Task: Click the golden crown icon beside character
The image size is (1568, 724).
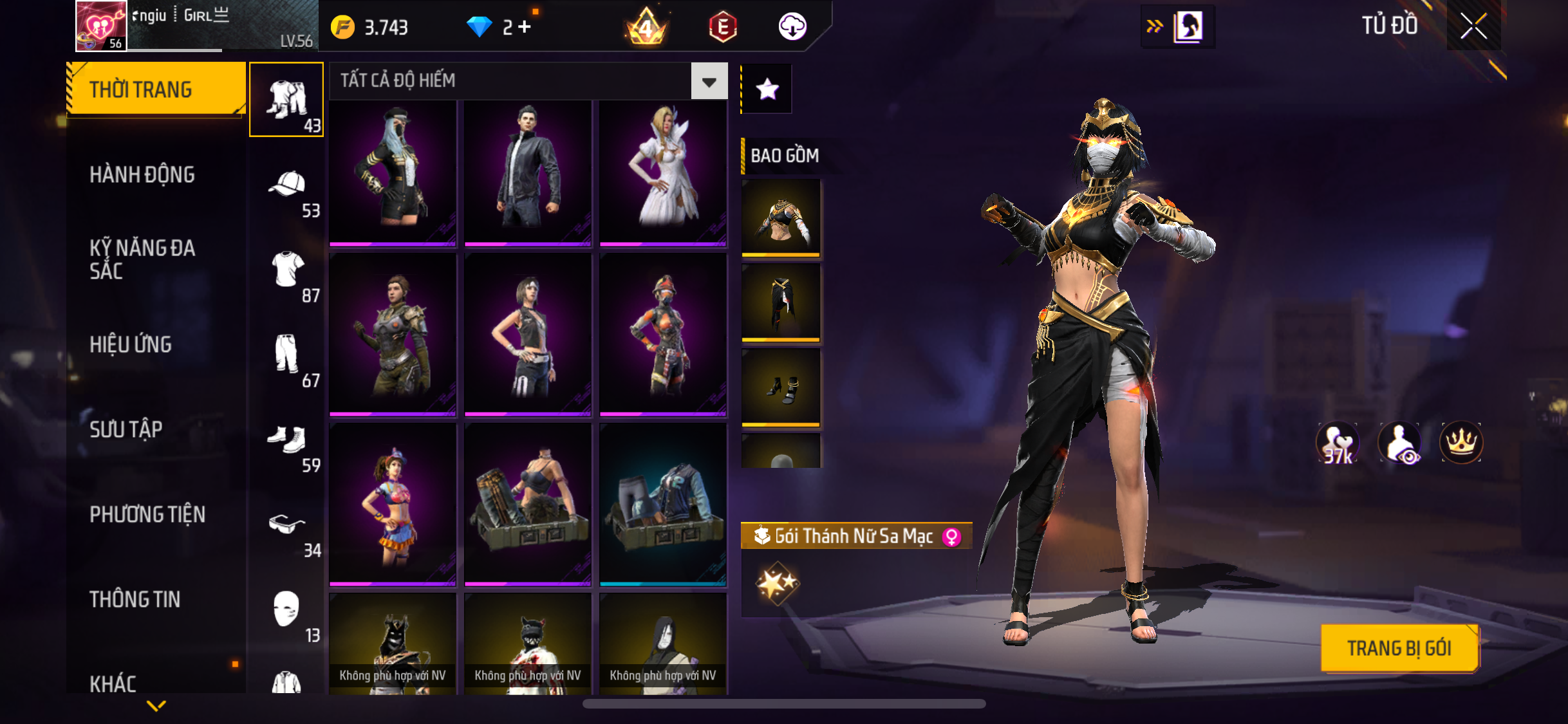Action: 1461,442
